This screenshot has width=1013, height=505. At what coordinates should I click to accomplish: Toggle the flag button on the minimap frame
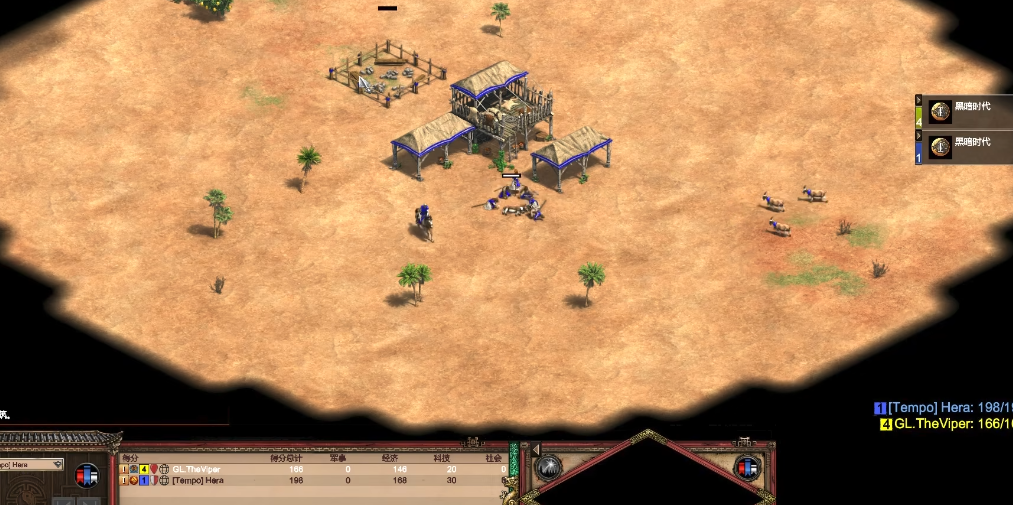click(747, 467)
